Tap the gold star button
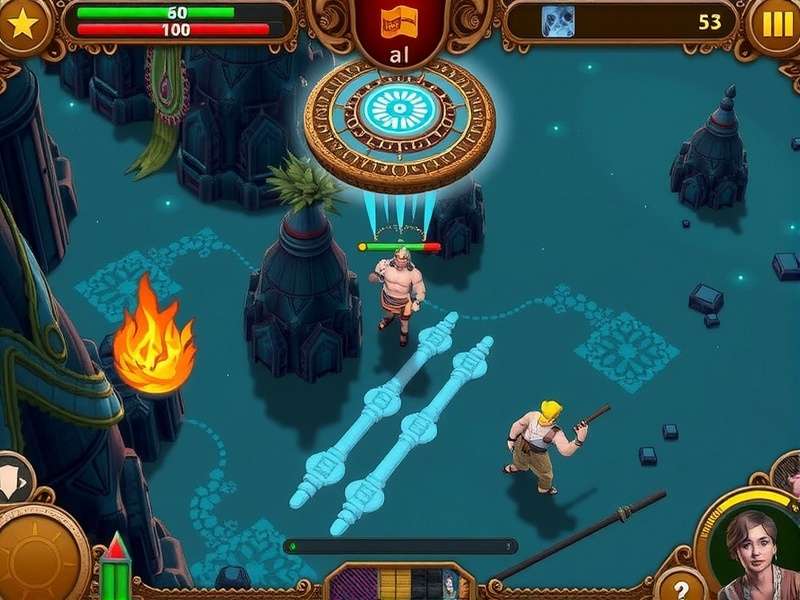This screenshot has height=600, width=800. (19, 23)
